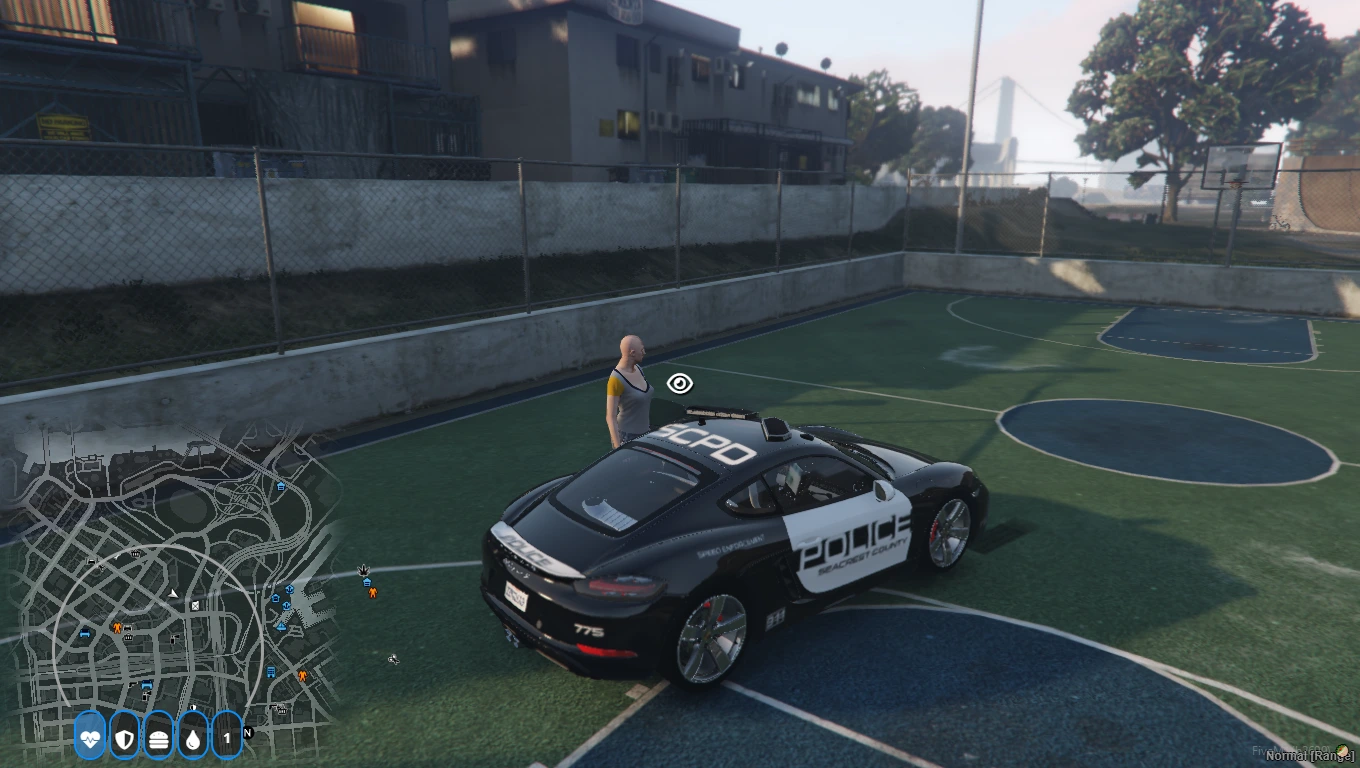Click the heart health status icon

pyautogui.click(x=90, y=738)
